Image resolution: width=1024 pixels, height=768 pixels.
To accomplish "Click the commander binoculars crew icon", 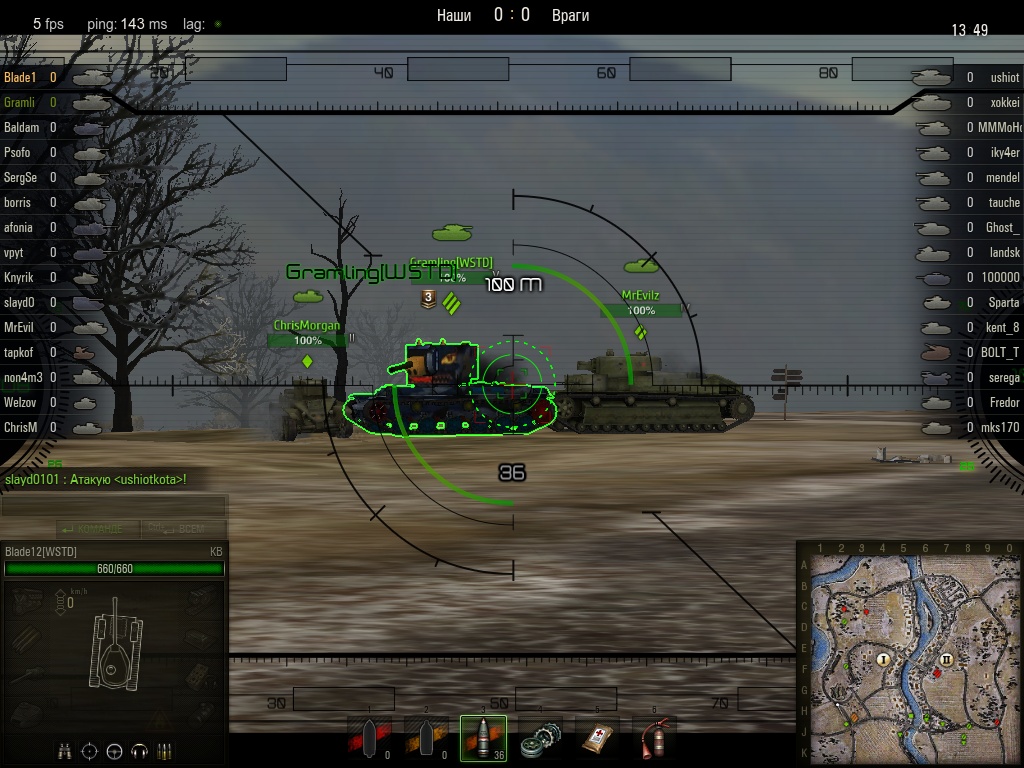I will [65, 750].
